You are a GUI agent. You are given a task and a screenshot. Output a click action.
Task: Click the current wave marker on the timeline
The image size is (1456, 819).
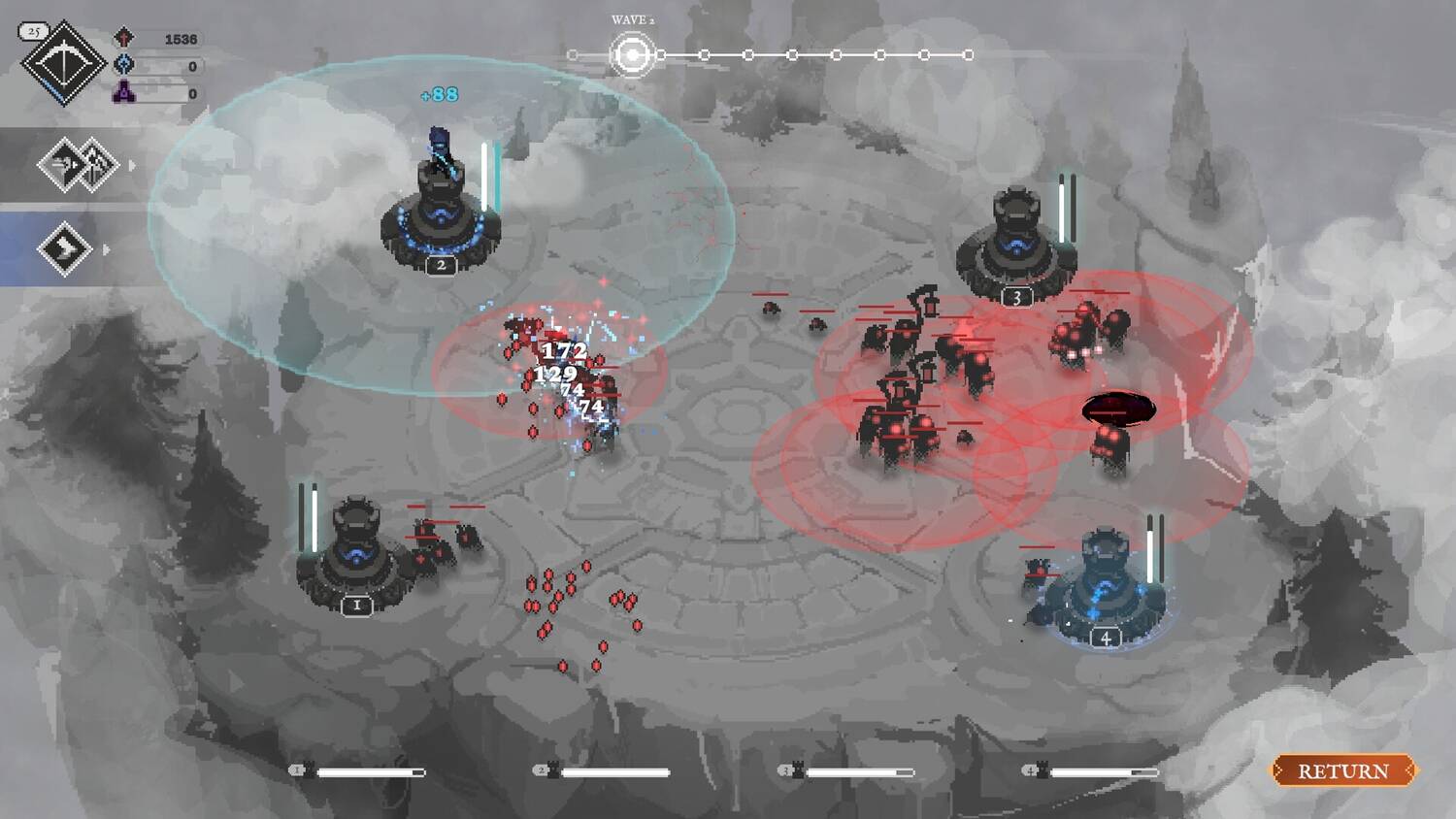(x=632, y=55)
